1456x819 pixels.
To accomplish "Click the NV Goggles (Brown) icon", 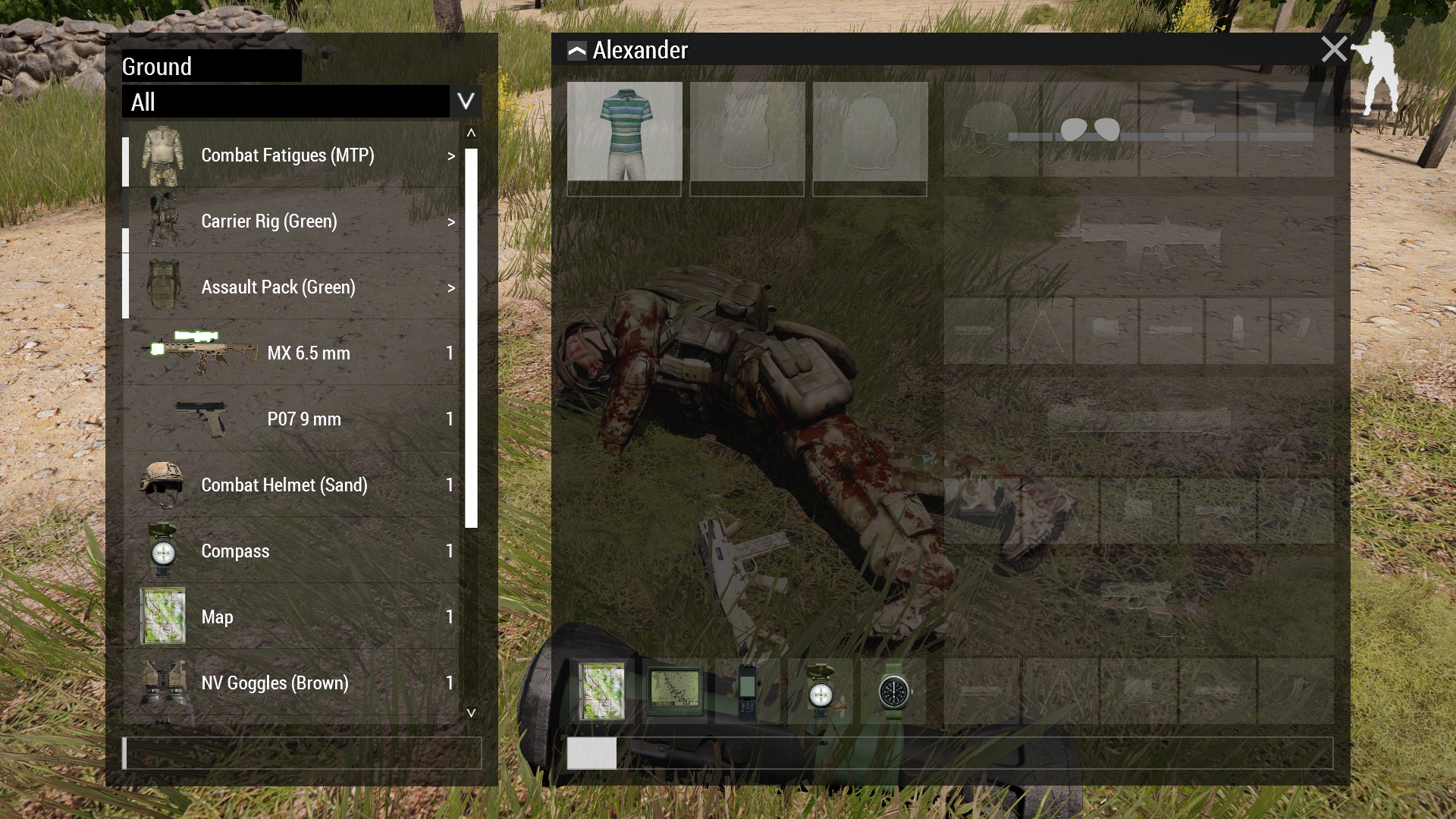I will point(161,682).
